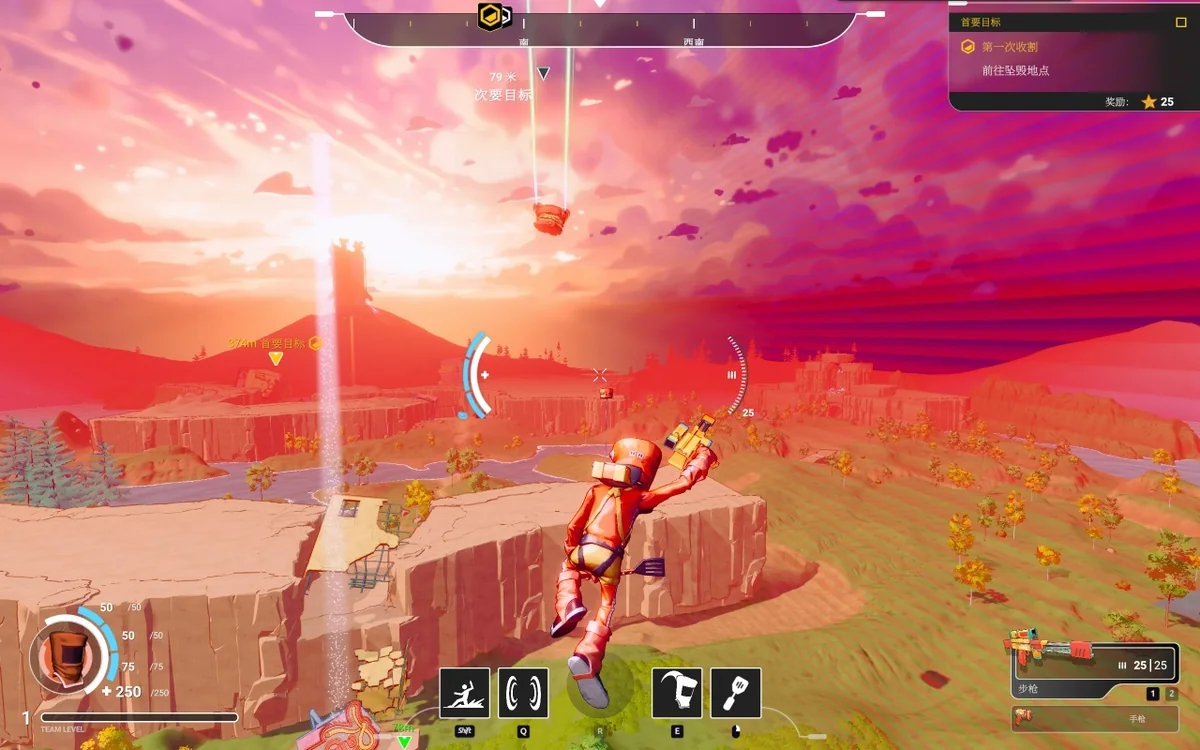The height and width of the screenshot is (750, 1200).
Task: Click the character portrait in the status HUD
Action: [x=68, y=656]
